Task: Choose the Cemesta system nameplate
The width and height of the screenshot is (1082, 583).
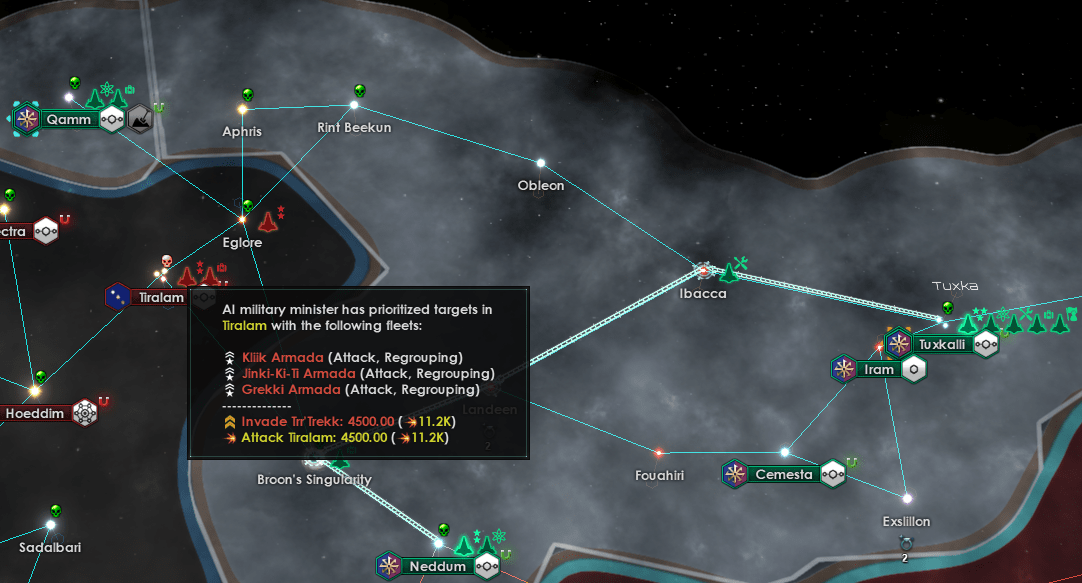Action: (x=784, y=474)
